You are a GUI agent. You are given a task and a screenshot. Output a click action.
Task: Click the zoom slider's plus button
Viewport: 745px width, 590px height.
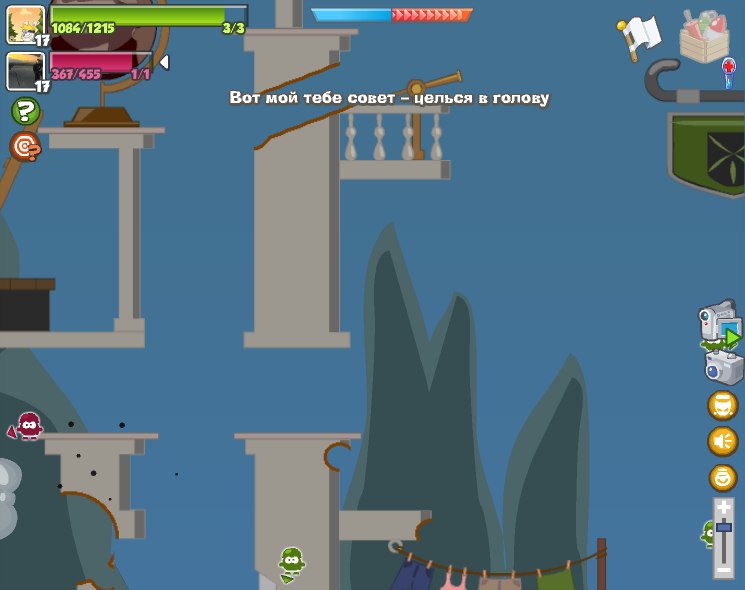[723, 508]
